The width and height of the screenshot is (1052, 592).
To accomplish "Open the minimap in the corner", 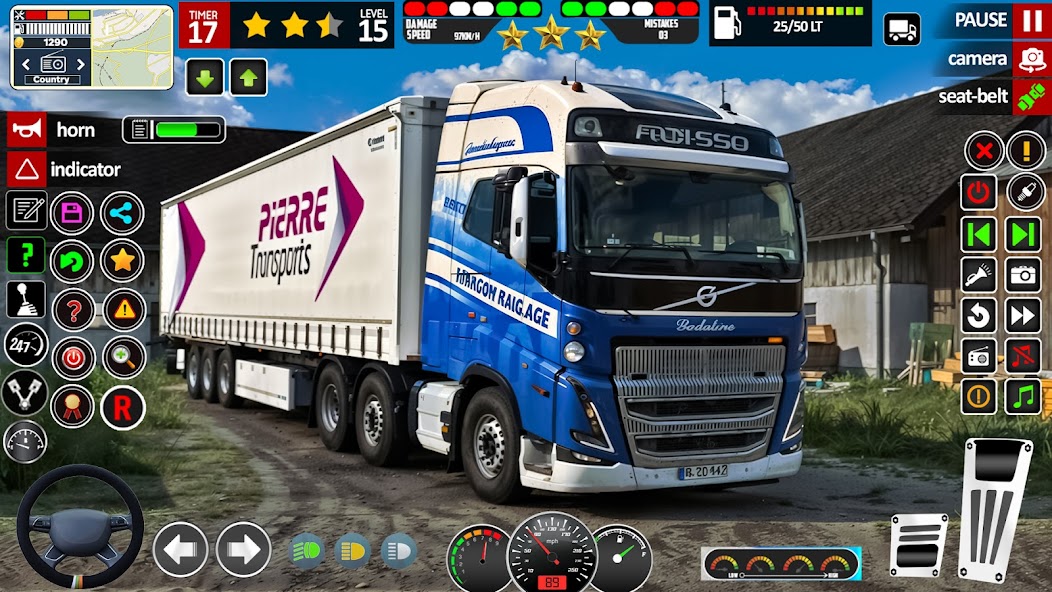I will [92, 45].
